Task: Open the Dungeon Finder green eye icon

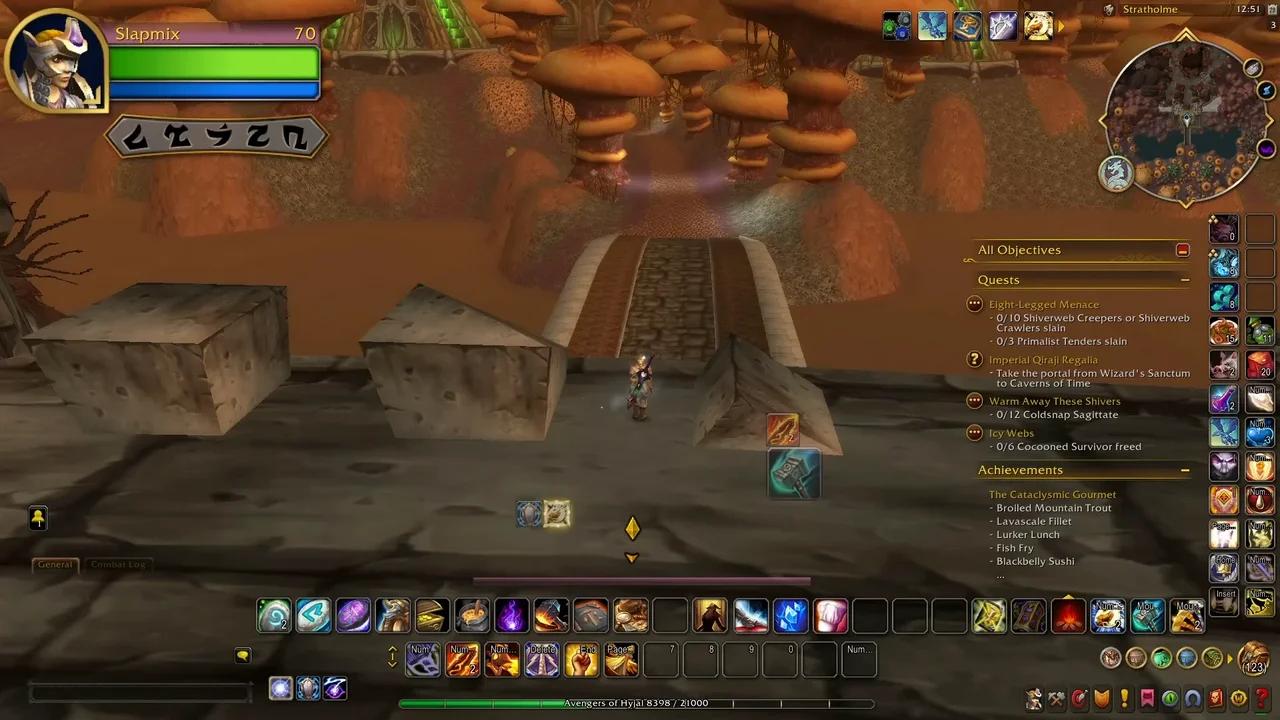Action: point(1168,699)
